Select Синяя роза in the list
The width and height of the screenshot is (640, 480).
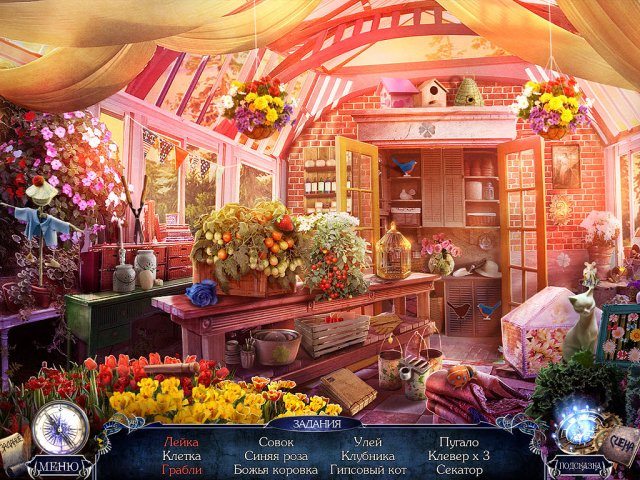[276, 455]
